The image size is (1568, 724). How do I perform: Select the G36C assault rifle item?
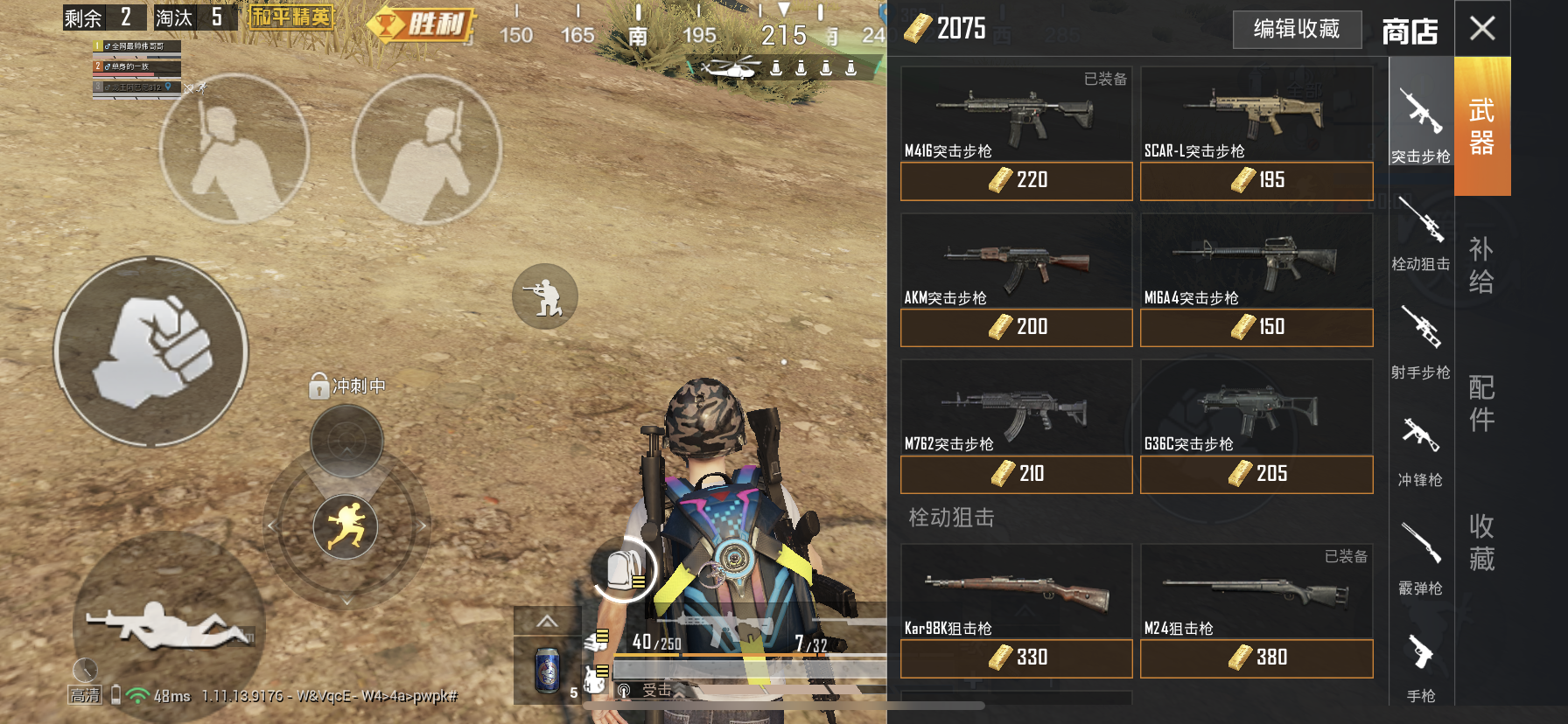[1256, 408]
